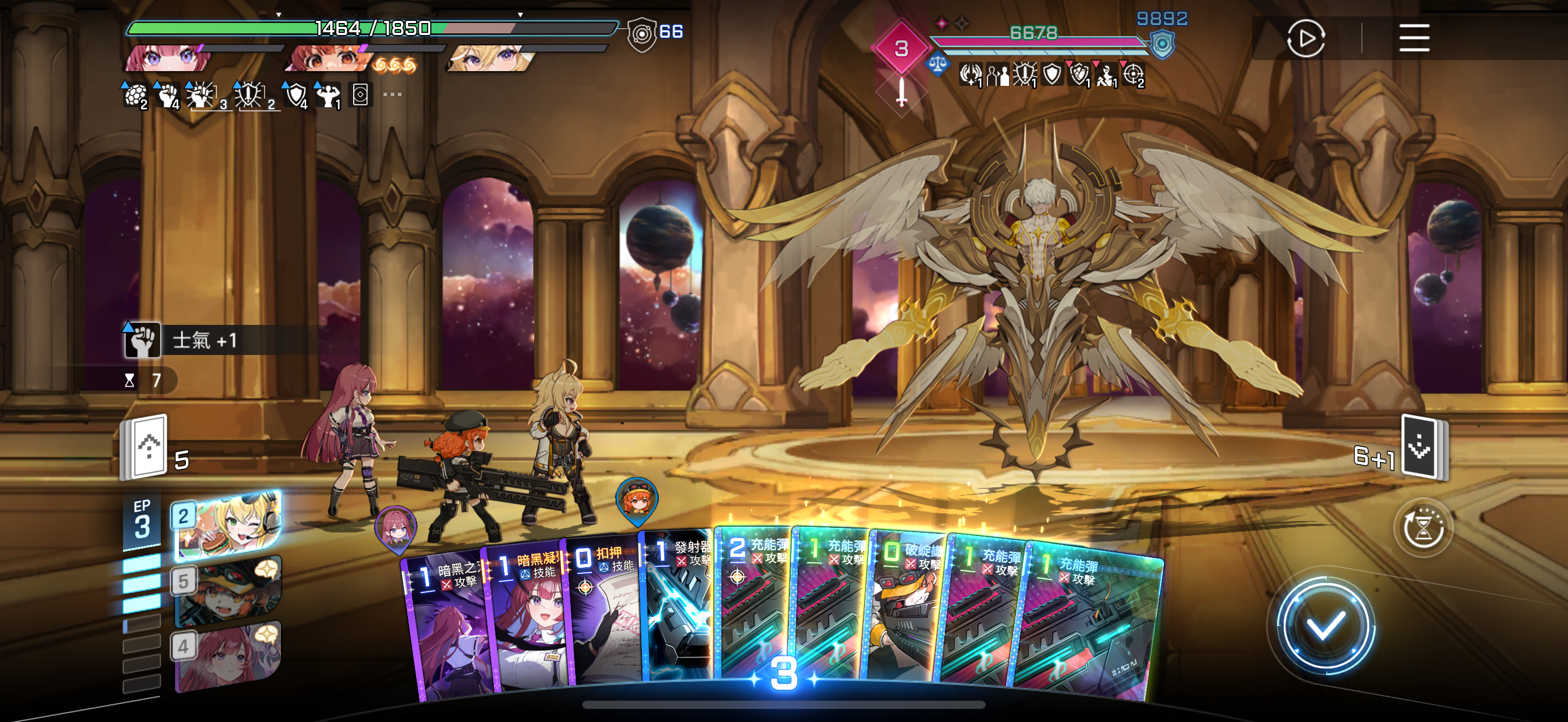
Task: Inspect the player's flexing-arm buff icon
Action: click(328, 96)
